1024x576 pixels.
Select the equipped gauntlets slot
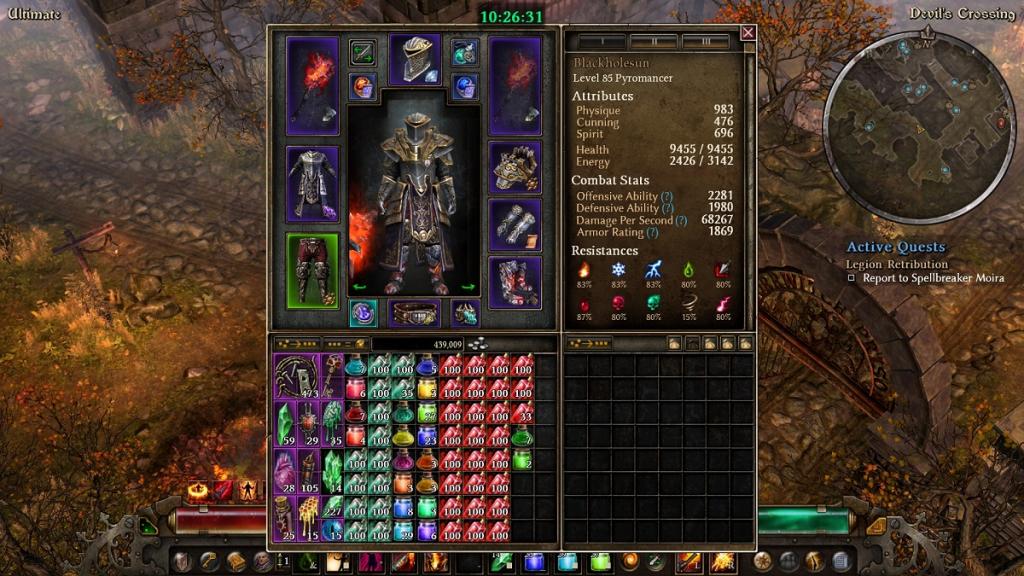tap(515, 224)
